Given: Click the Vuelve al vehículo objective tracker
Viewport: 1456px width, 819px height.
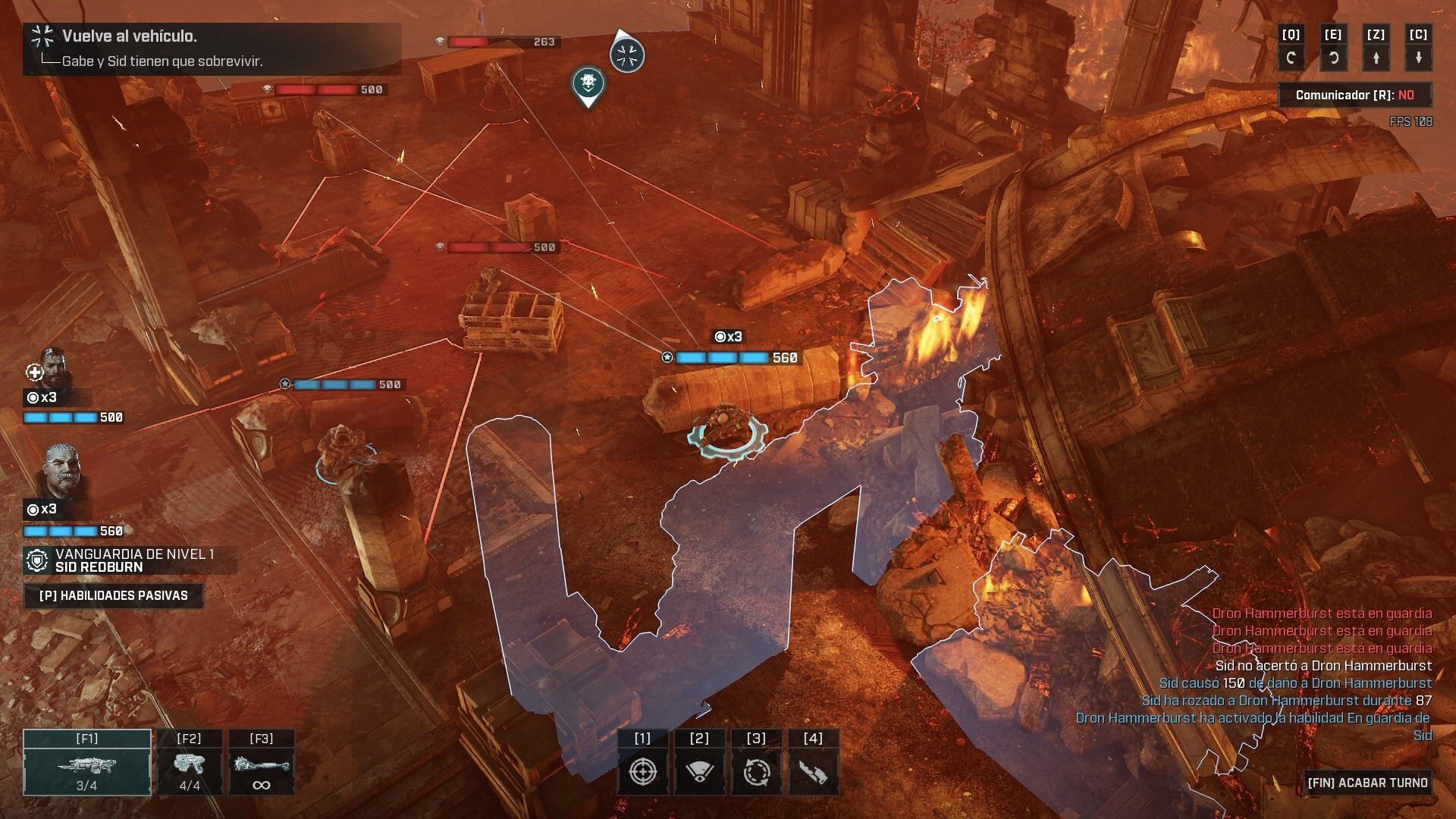Looking at the screenshot, I should [212, 48].
